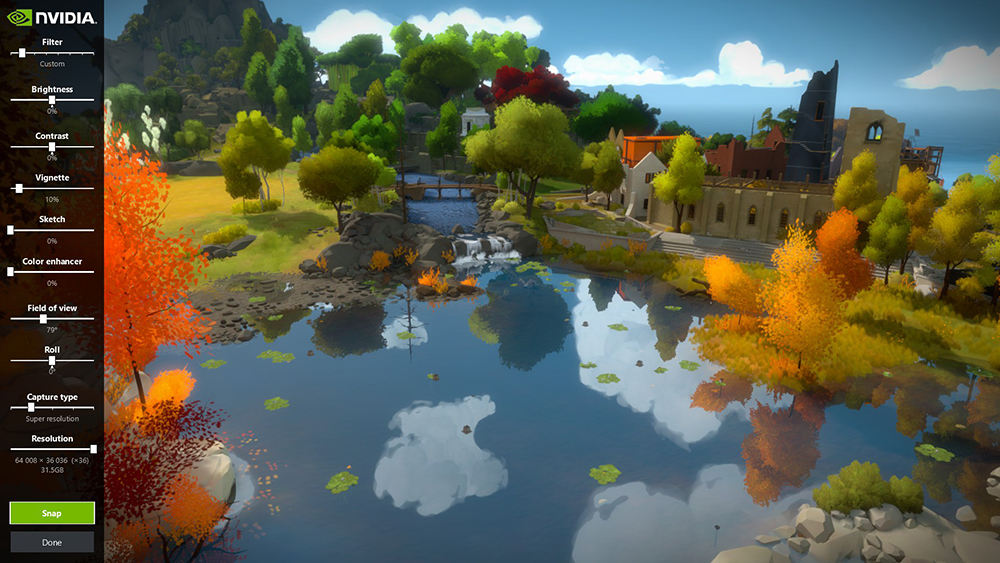The height and width of the screenshot is (563, 1000).
Task: Select the Color enhancer slider handle
Action: 11,272
